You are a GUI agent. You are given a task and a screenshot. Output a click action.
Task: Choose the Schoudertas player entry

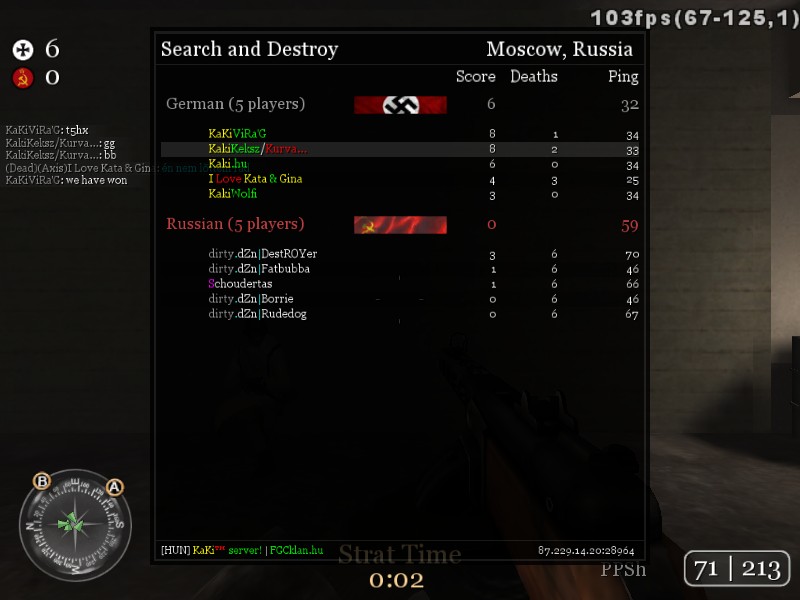pyautogui.click(x=240, y=284)
